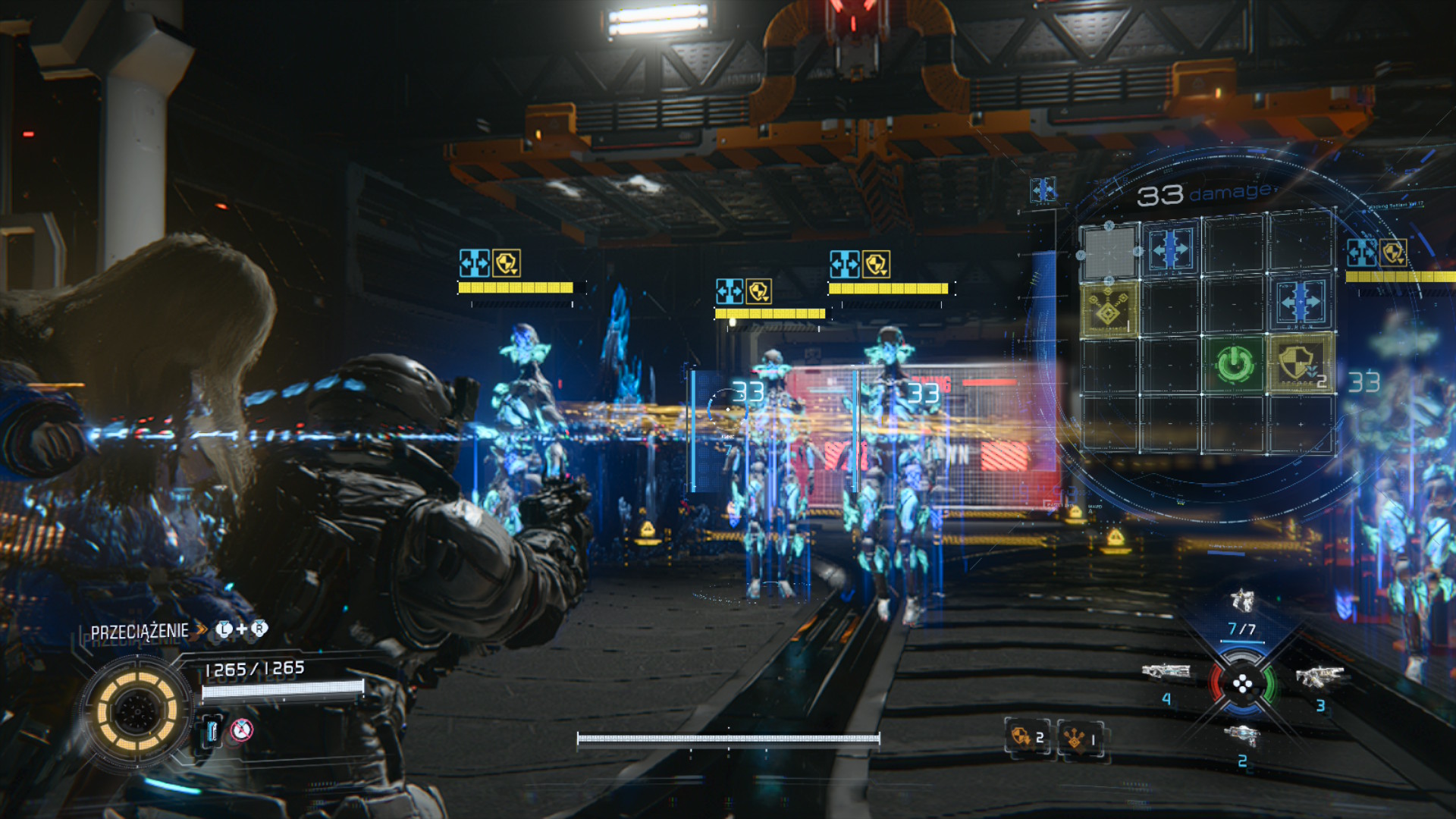
Task: Pick the yellow diamond node tile in grid
Action: 1109,309
